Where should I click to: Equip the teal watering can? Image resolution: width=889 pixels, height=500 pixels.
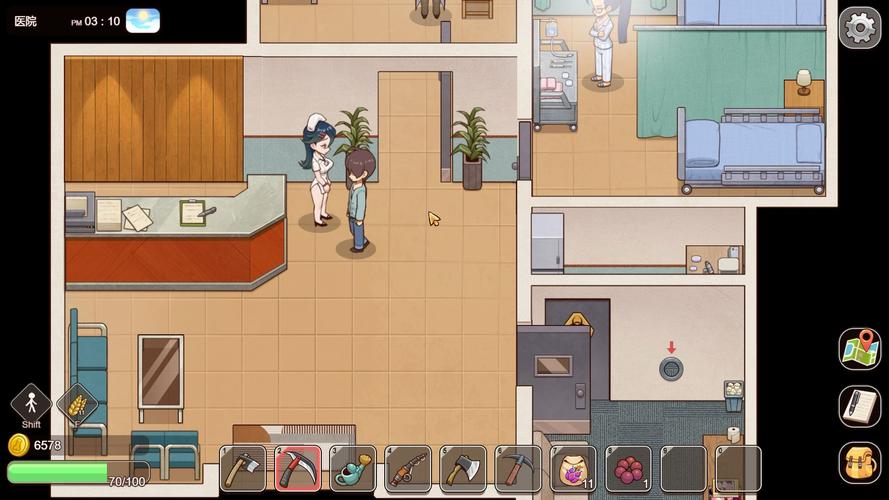[x=353, y=468]
